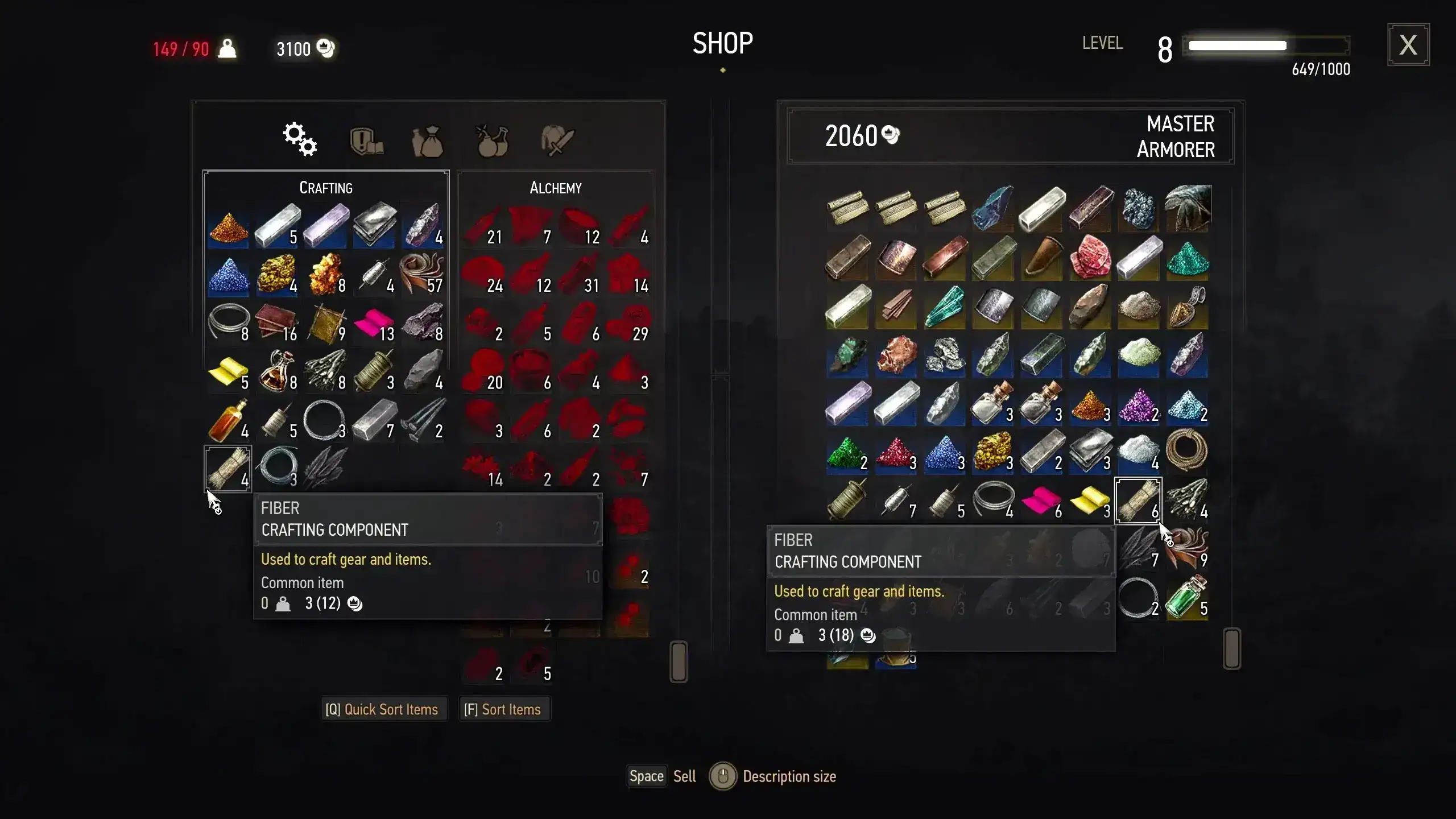This screenshot has height=819, width=1456.
Task: Pick the merchant's yellow cloth stack
Action: (x=1089, y=500)
